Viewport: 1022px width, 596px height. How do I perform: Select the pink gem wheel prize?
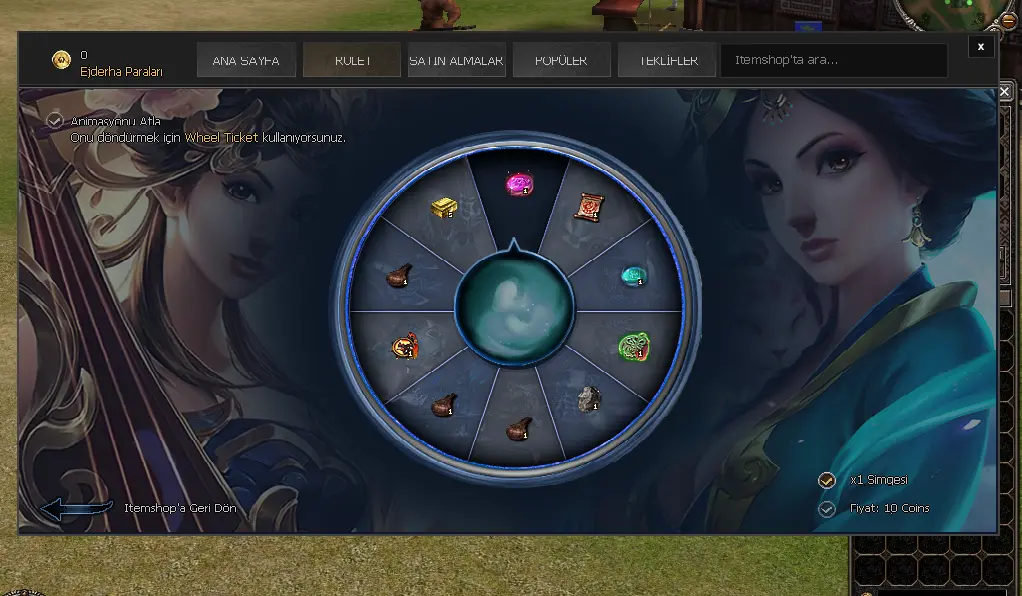(517, 184)
